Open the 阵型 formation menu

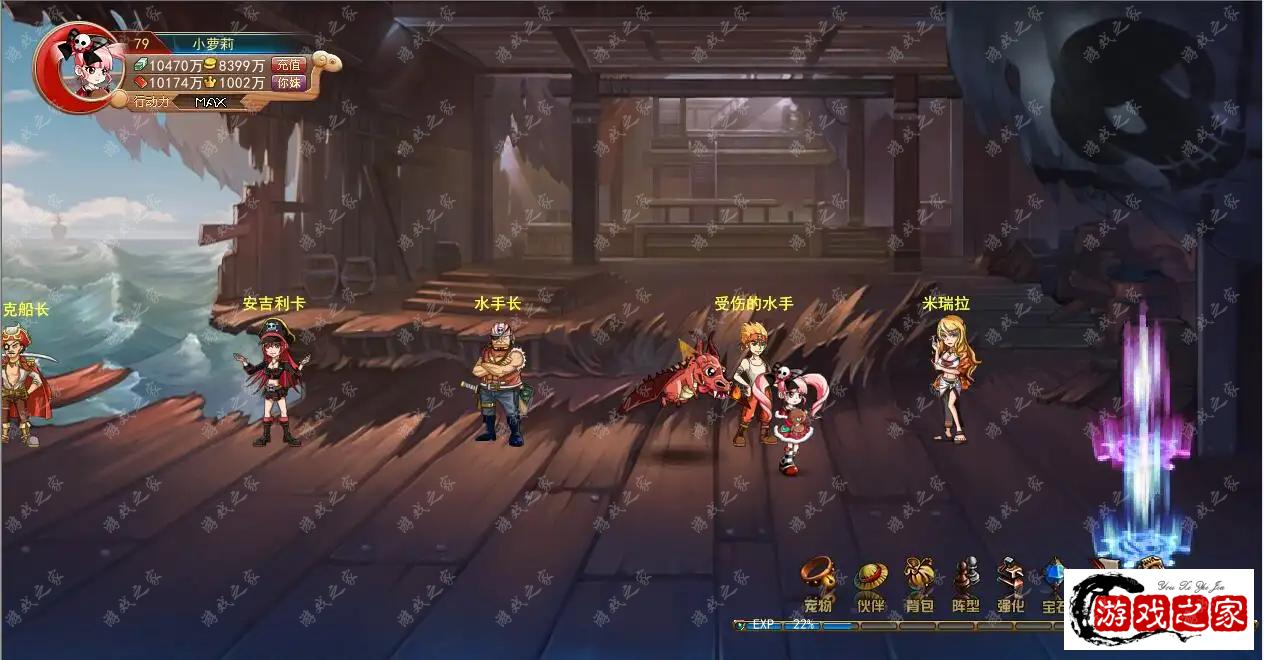point(965,585)
